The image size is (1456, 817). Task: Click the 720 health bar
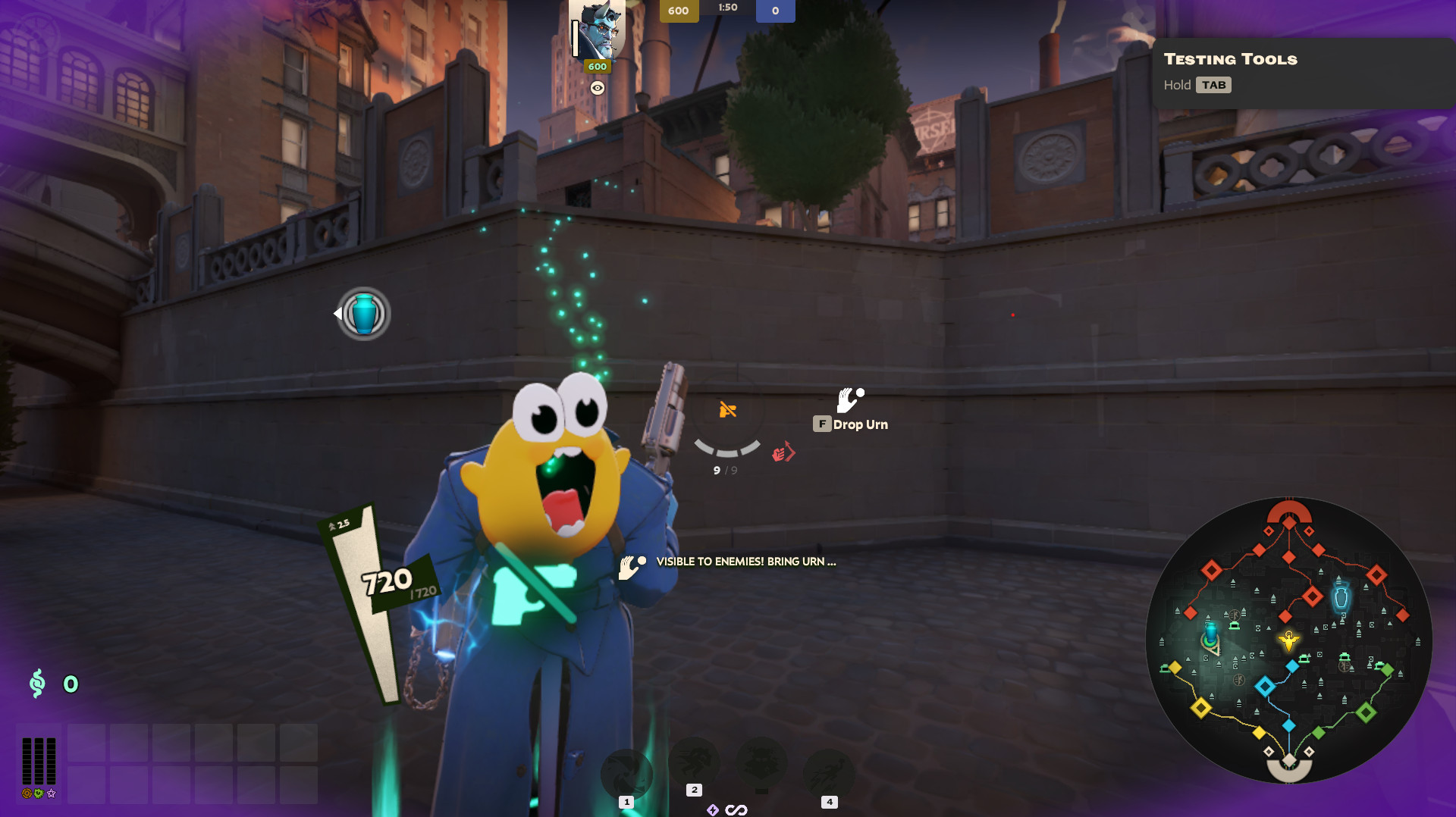tap(387, 581)
